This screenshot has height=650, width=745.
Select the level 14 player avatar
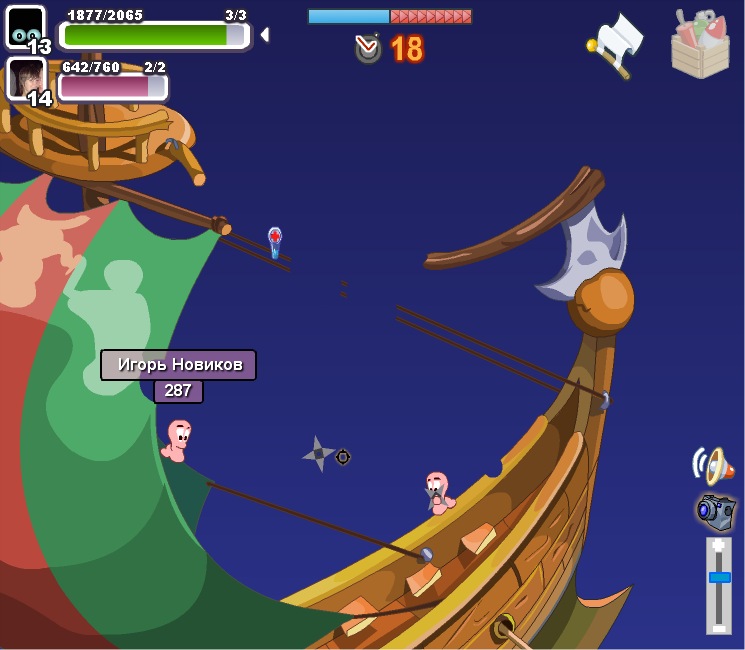coord(26,78)
